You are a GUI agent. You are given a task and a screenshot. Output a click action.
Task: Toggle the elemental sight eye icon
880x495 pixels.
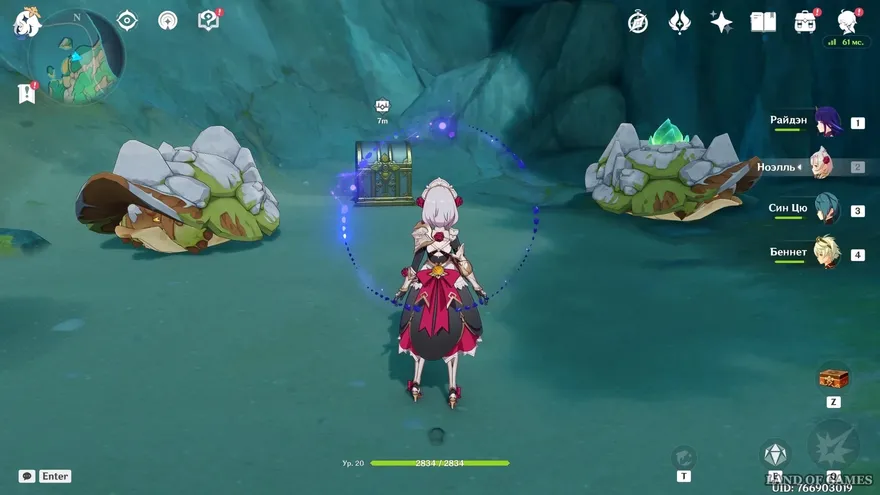click(127, 20)
